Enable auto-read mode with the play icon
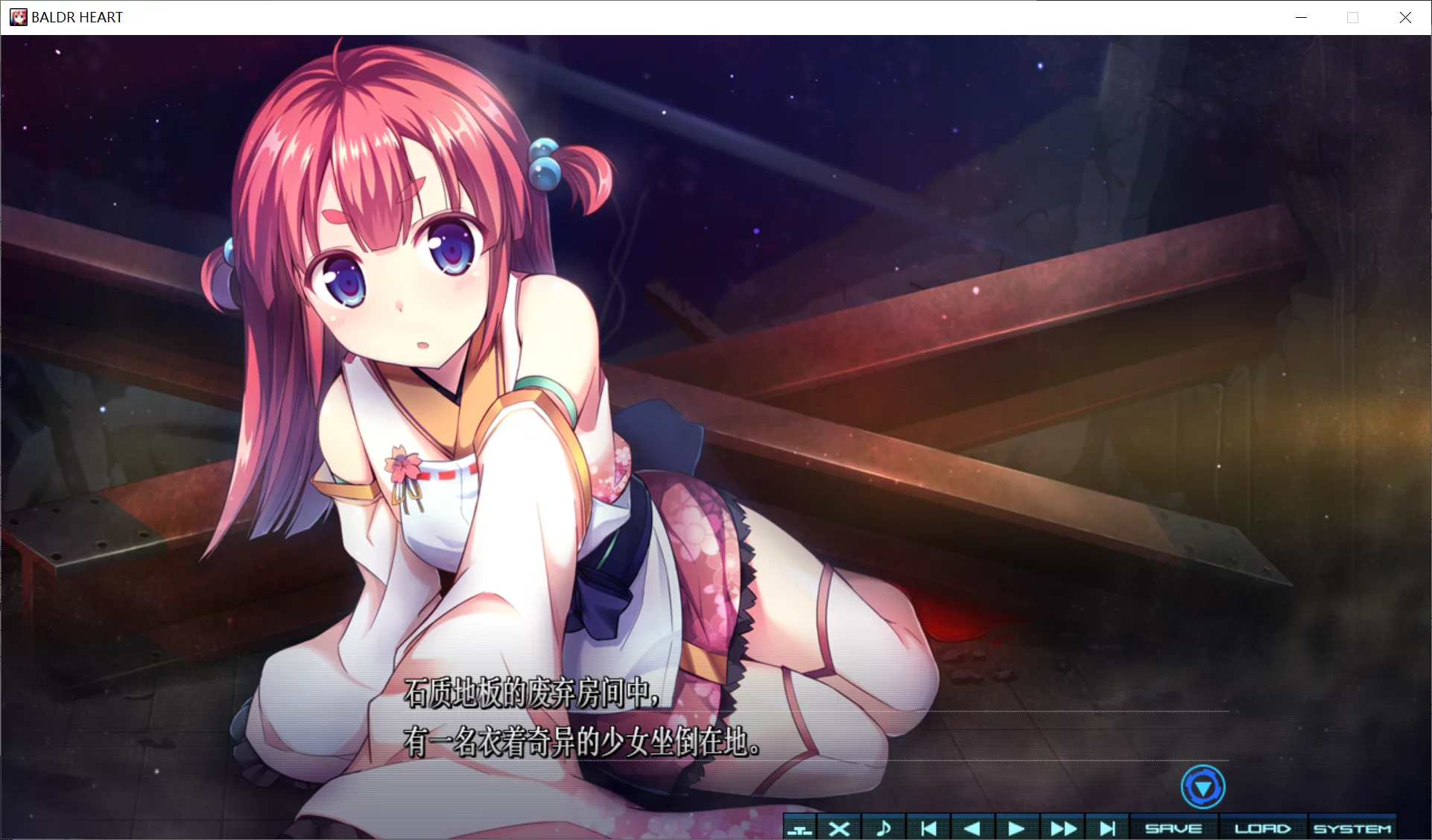1432x840 pixels. tap(1016, 827)
